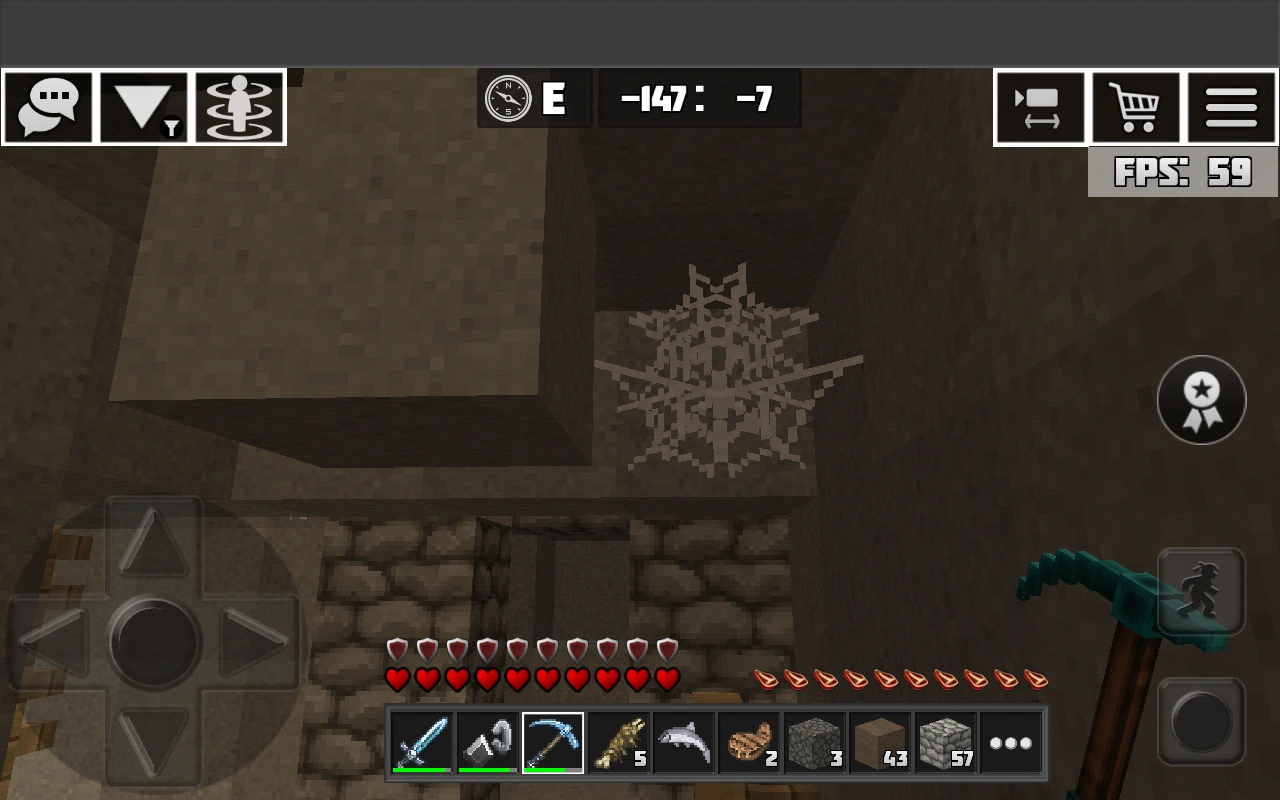The height and width of the screenshot is (800, 1280).
Task: Select the stack of 43 dirt blocks
Action: click(880, 741)
